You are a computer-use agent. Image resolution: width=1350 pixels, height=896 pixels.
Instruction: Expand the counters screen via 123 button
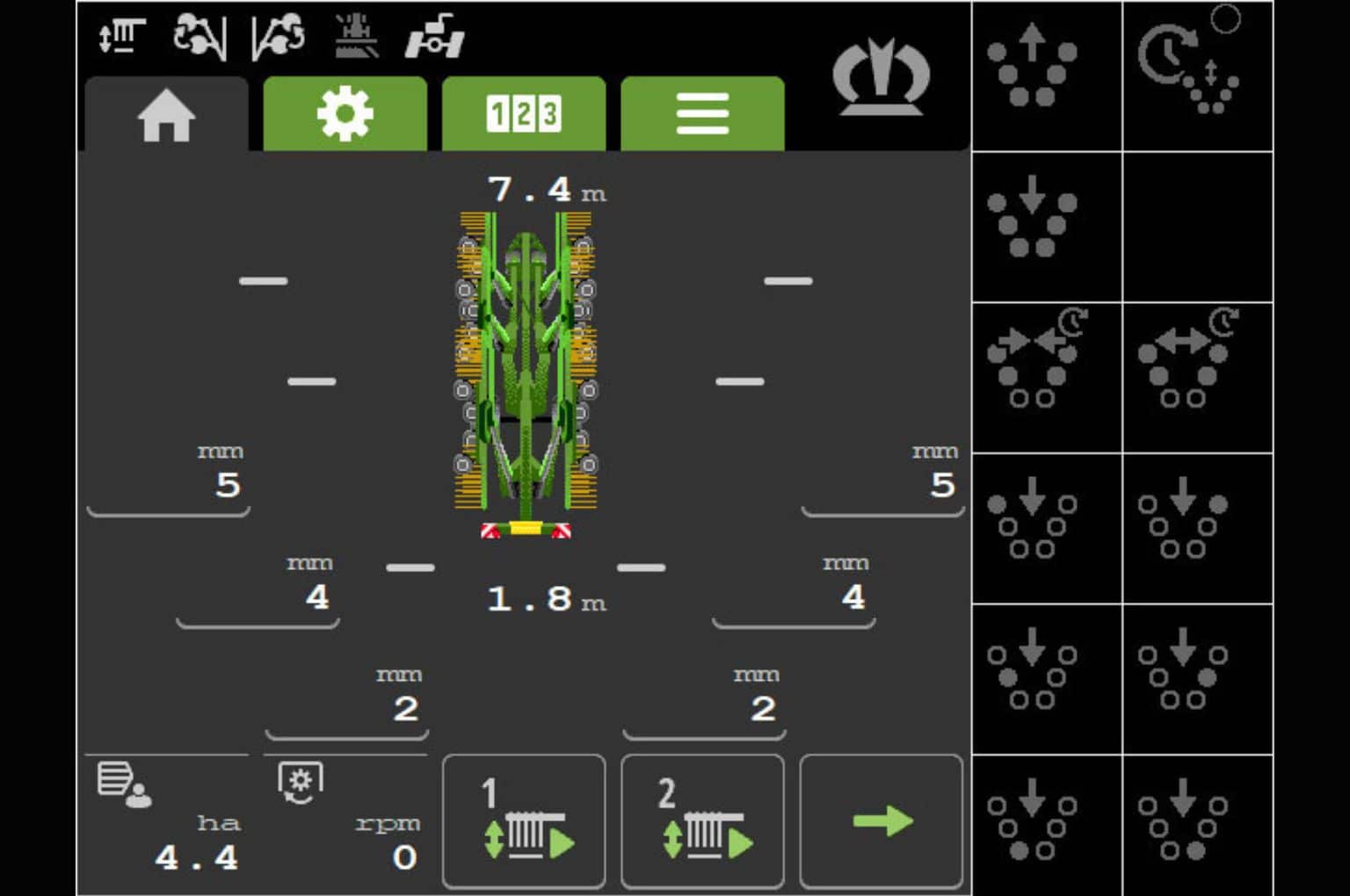pos(524,112)
